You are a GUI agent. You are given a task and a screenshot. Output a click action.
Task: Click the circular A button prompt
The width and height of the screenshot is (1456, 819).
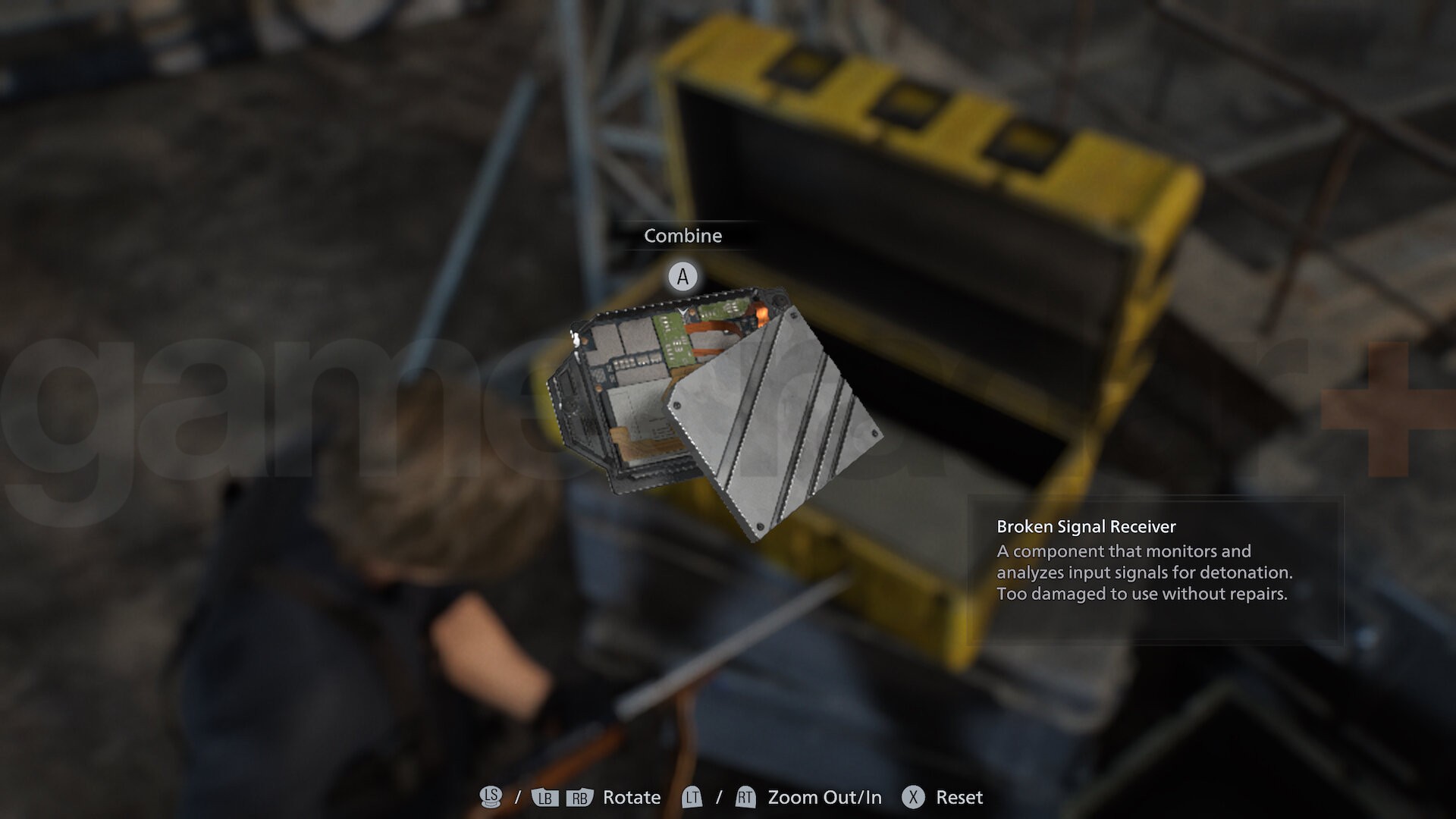tap(682, 276)
